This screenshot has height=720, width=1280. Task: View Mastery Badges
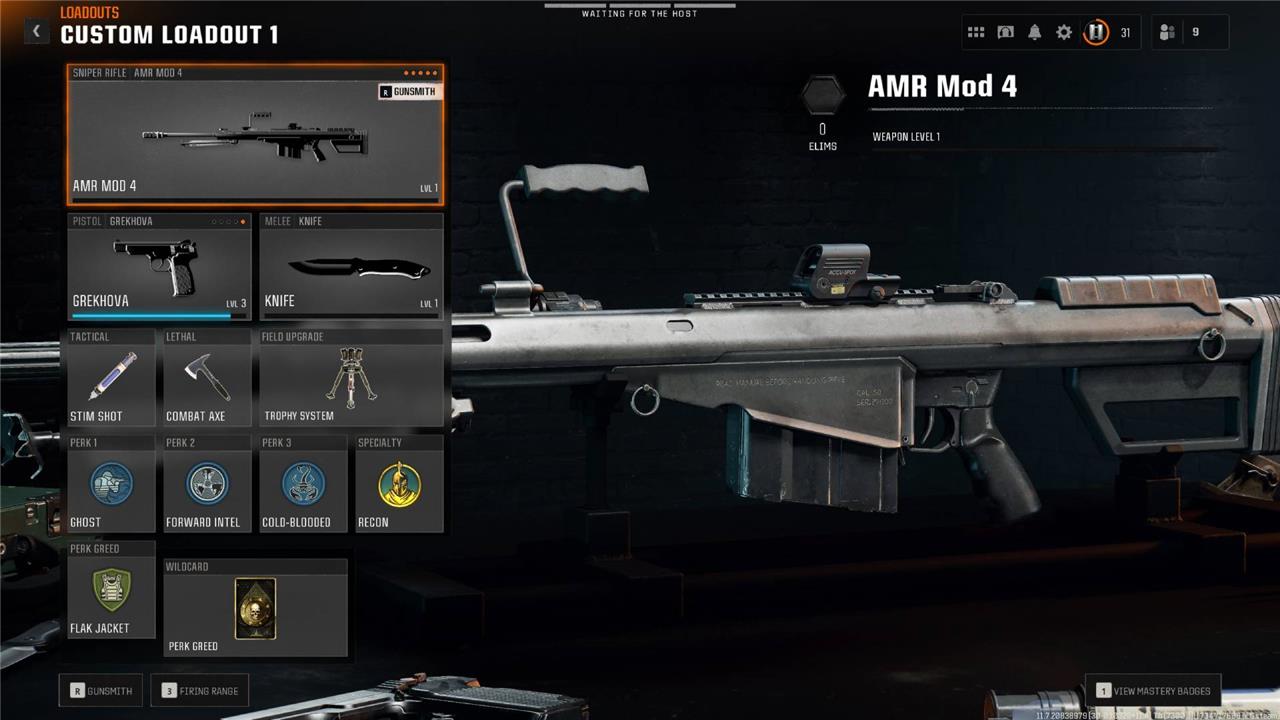1153,691
